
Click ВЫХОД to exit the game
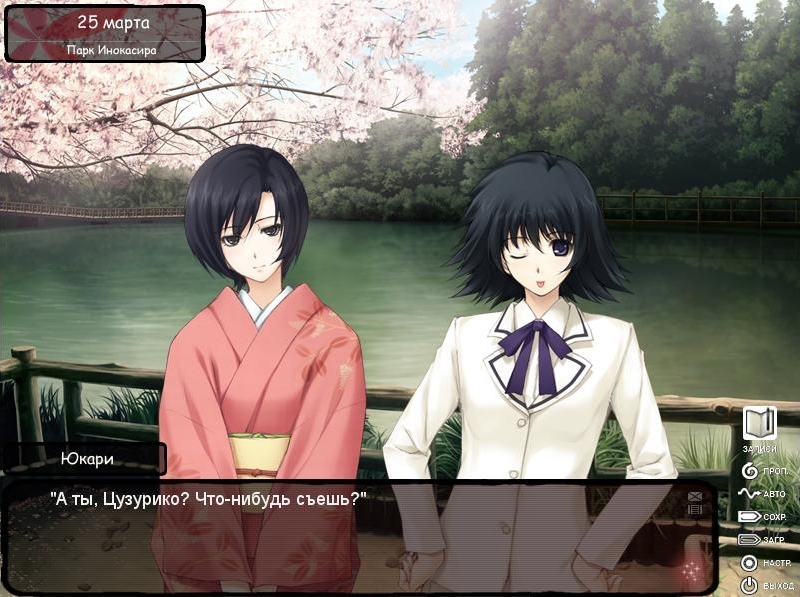[x=760, y=585]
